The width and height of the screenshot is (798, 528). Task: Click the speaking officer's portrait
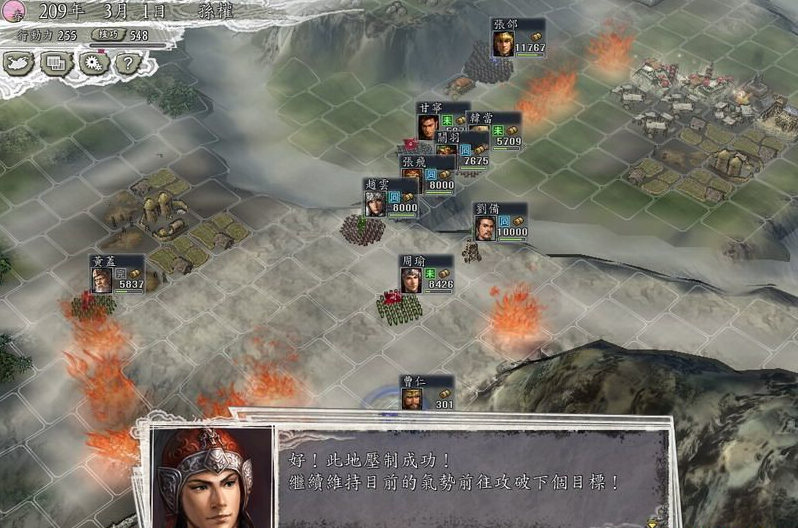point(211,478)
